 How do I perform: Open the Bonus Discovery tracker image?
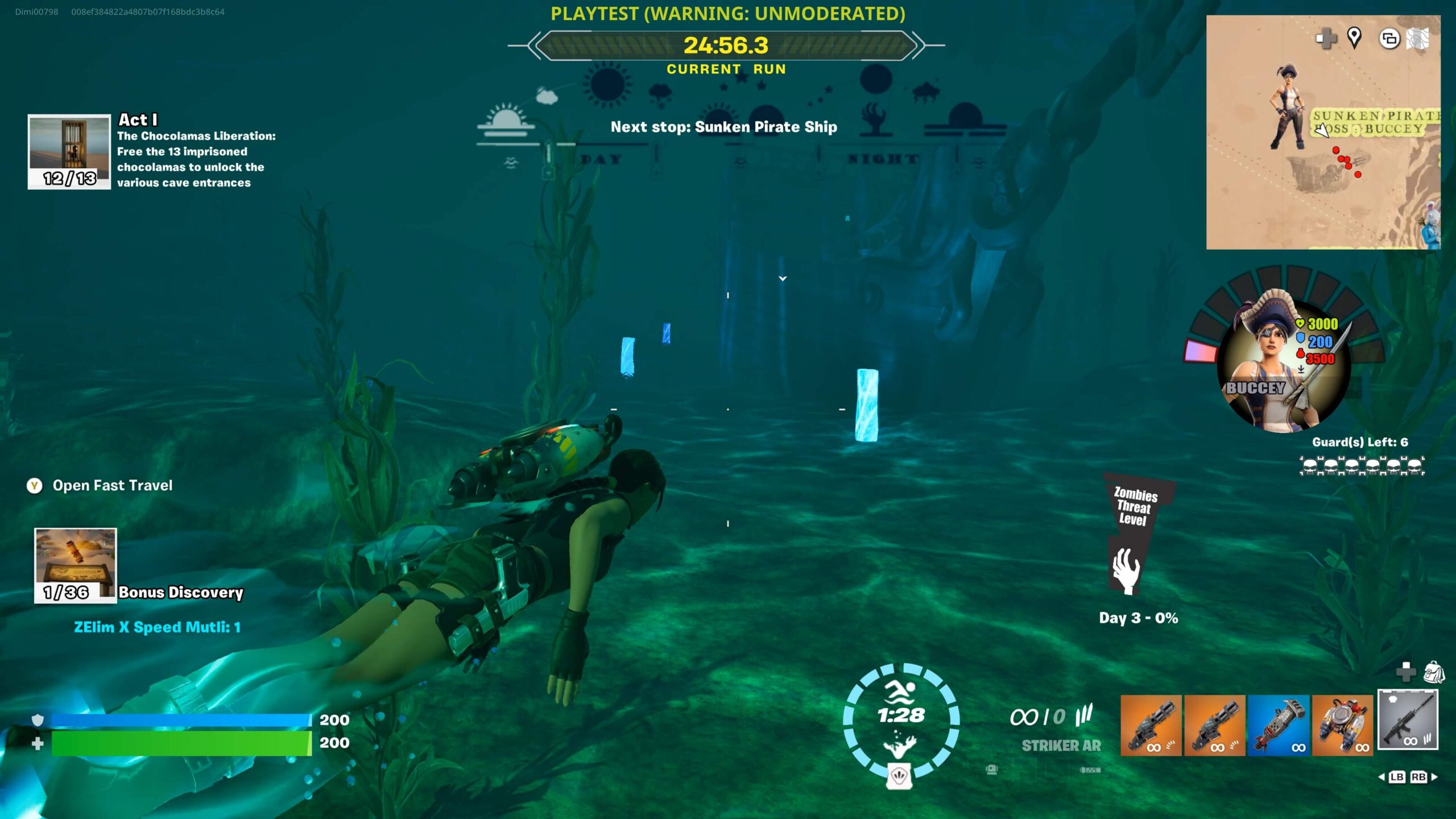(x=75, y=565)
